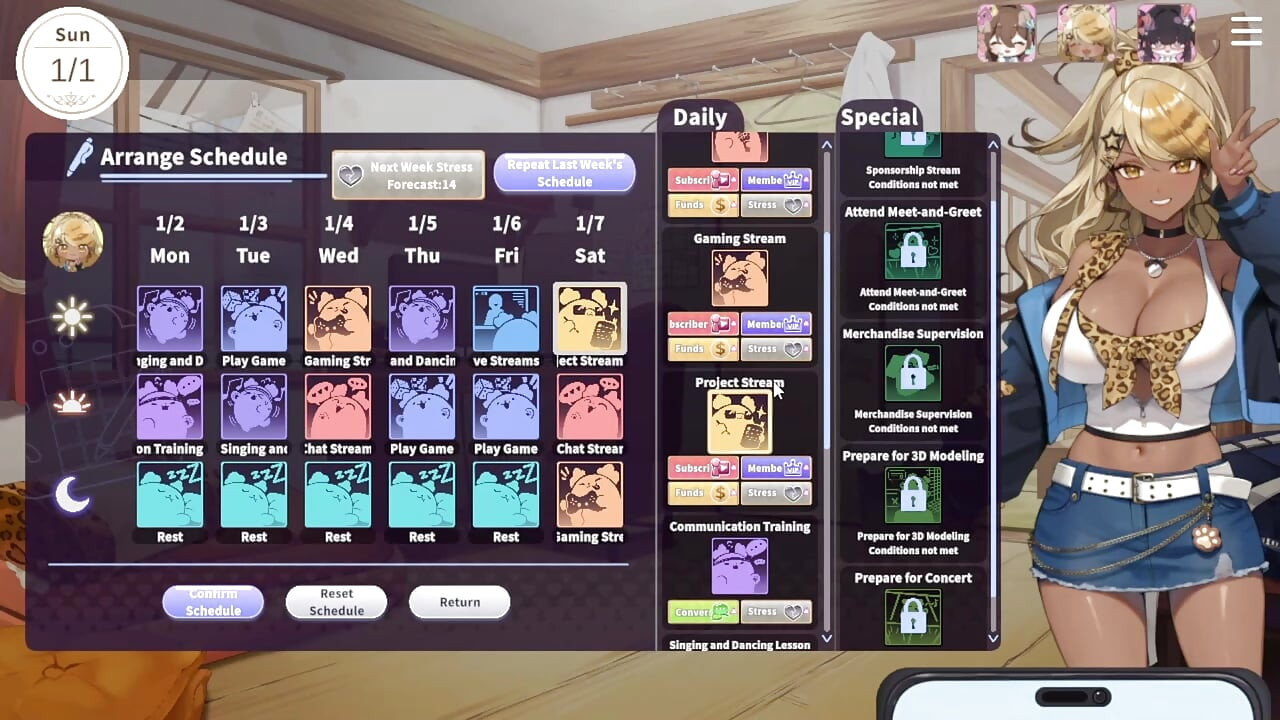Image resolution: width=1280 pixels, height=720 pixels.
Task: Select the afternoon time-slot icon
Action: pos(71,403)
